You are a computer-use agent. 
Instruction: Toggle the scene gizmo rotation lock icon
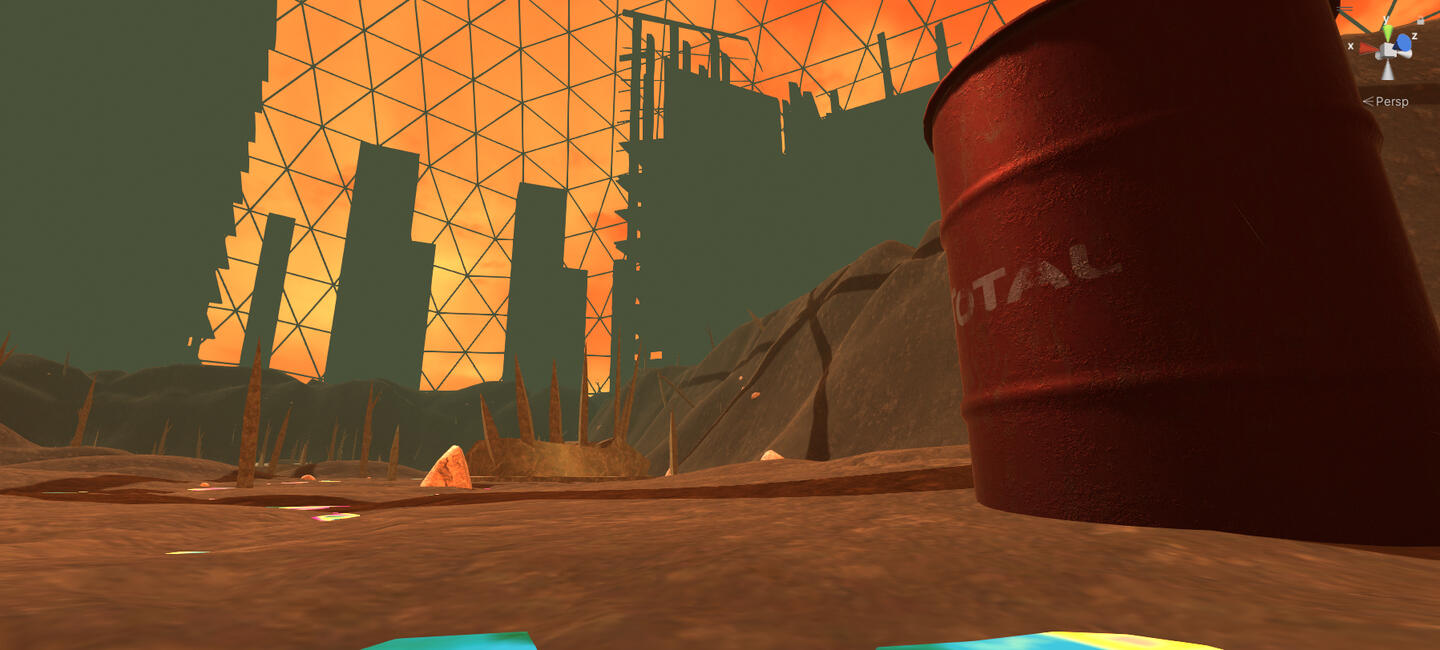point(1420,19)
